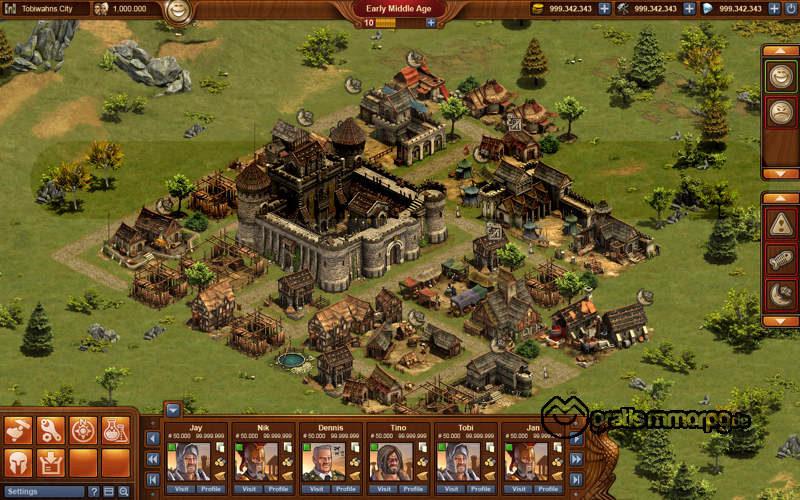Collapse the friends bar with the down arrow
The width and height of the screenshot is (800, 500).
[x=172, y=409]
